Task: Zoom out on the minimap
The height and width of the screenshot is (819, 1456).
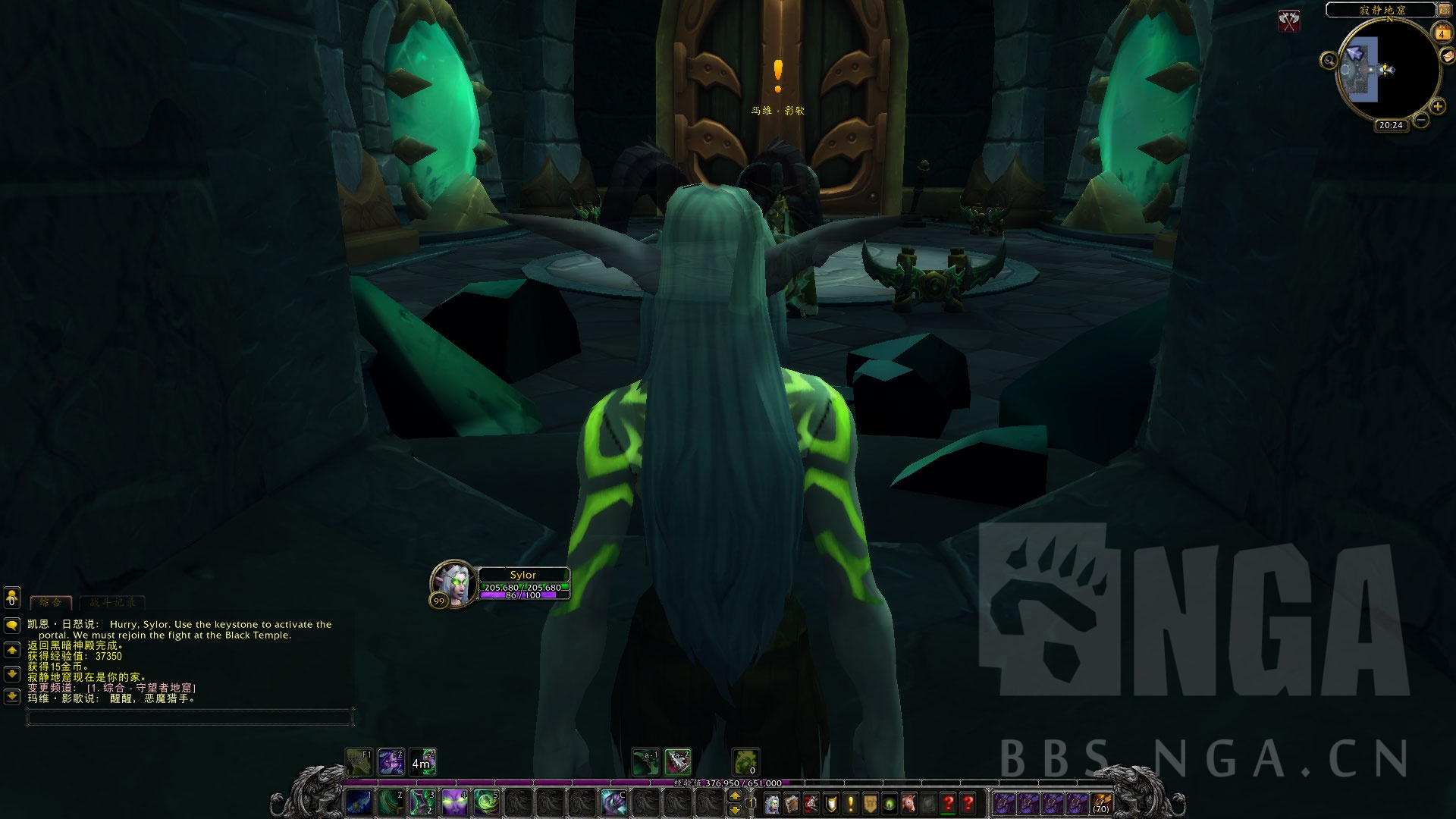Action: pos(1421,120)
